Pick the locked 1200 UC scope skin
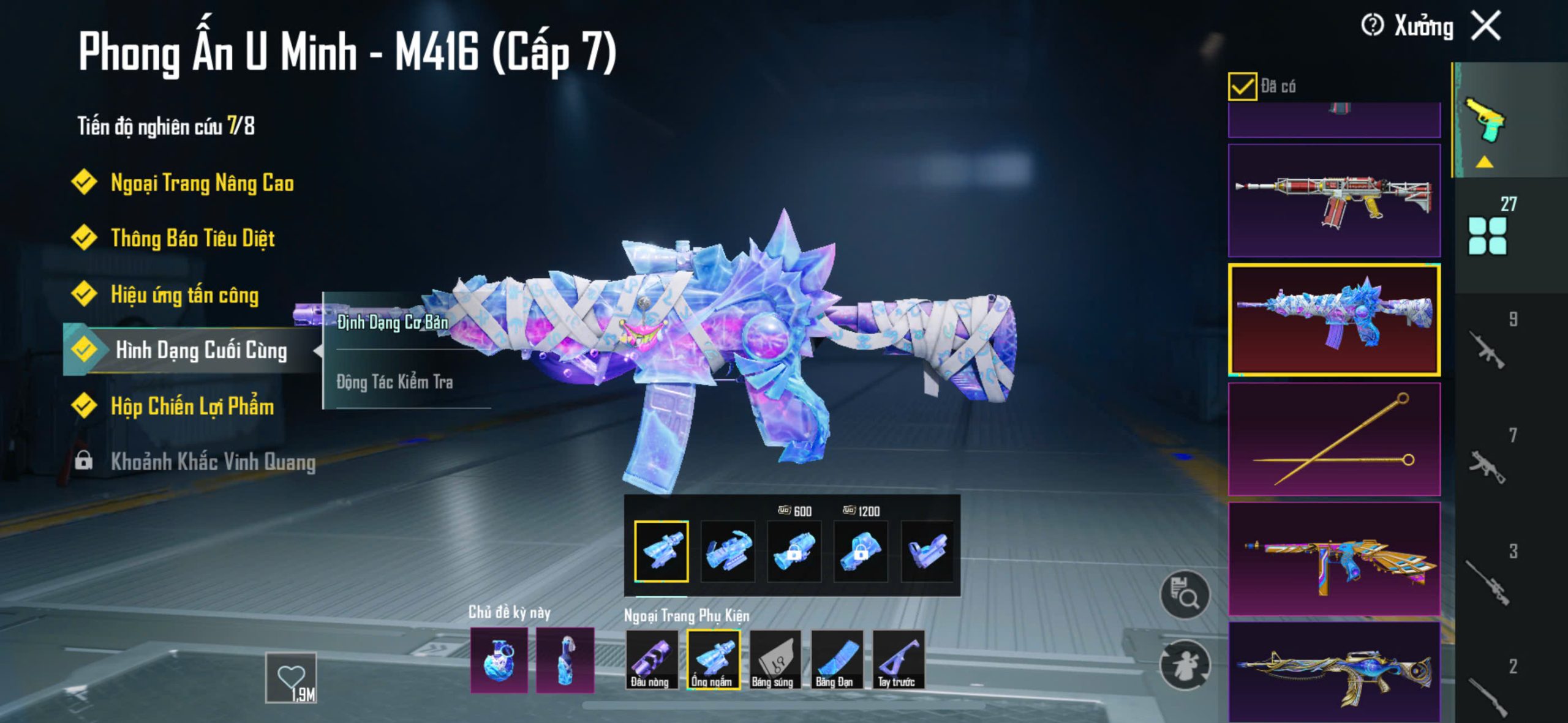 [x=860, y=550]
